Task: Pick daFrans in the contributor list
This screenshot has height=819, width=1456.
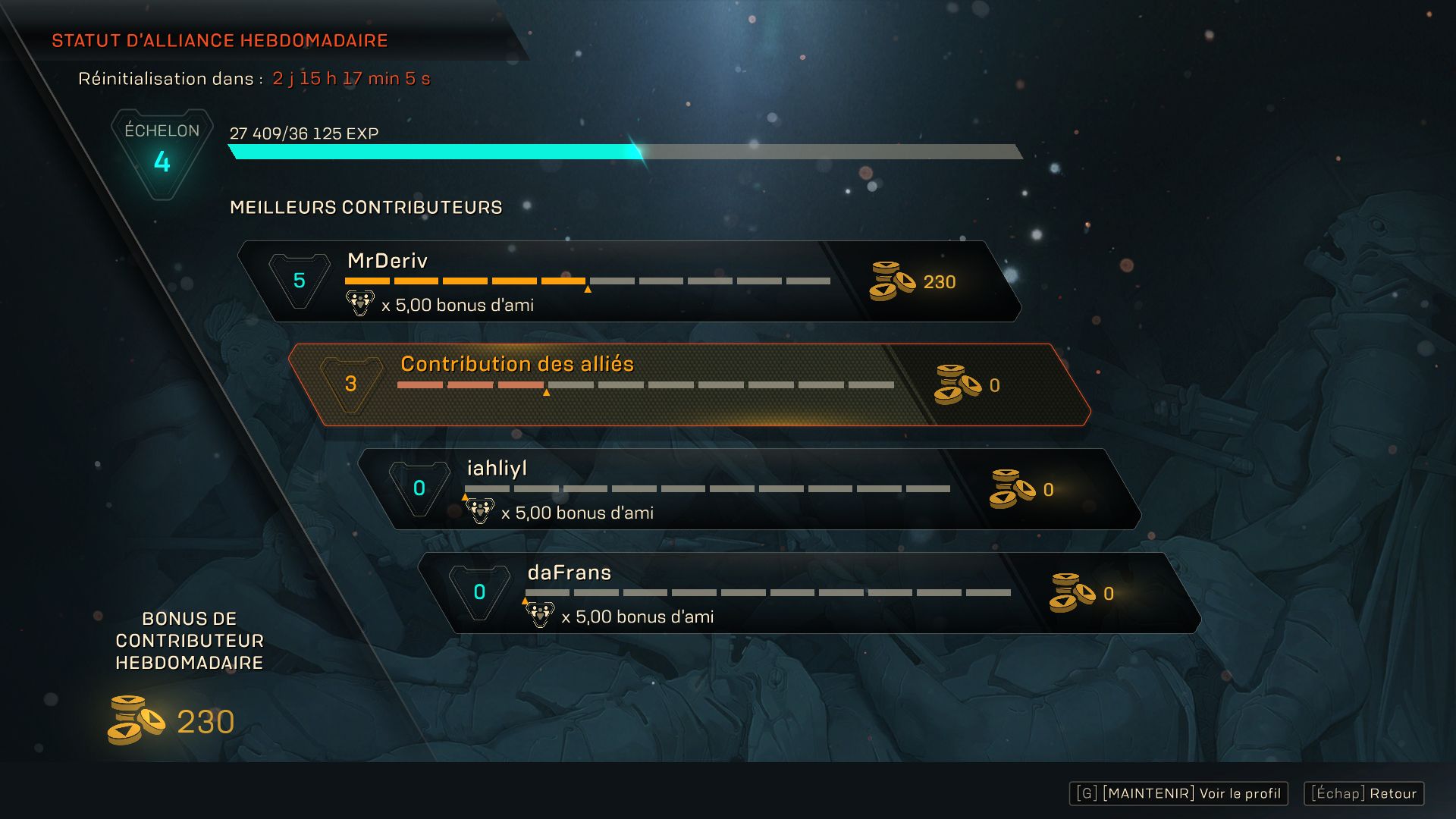Action: 809,593
